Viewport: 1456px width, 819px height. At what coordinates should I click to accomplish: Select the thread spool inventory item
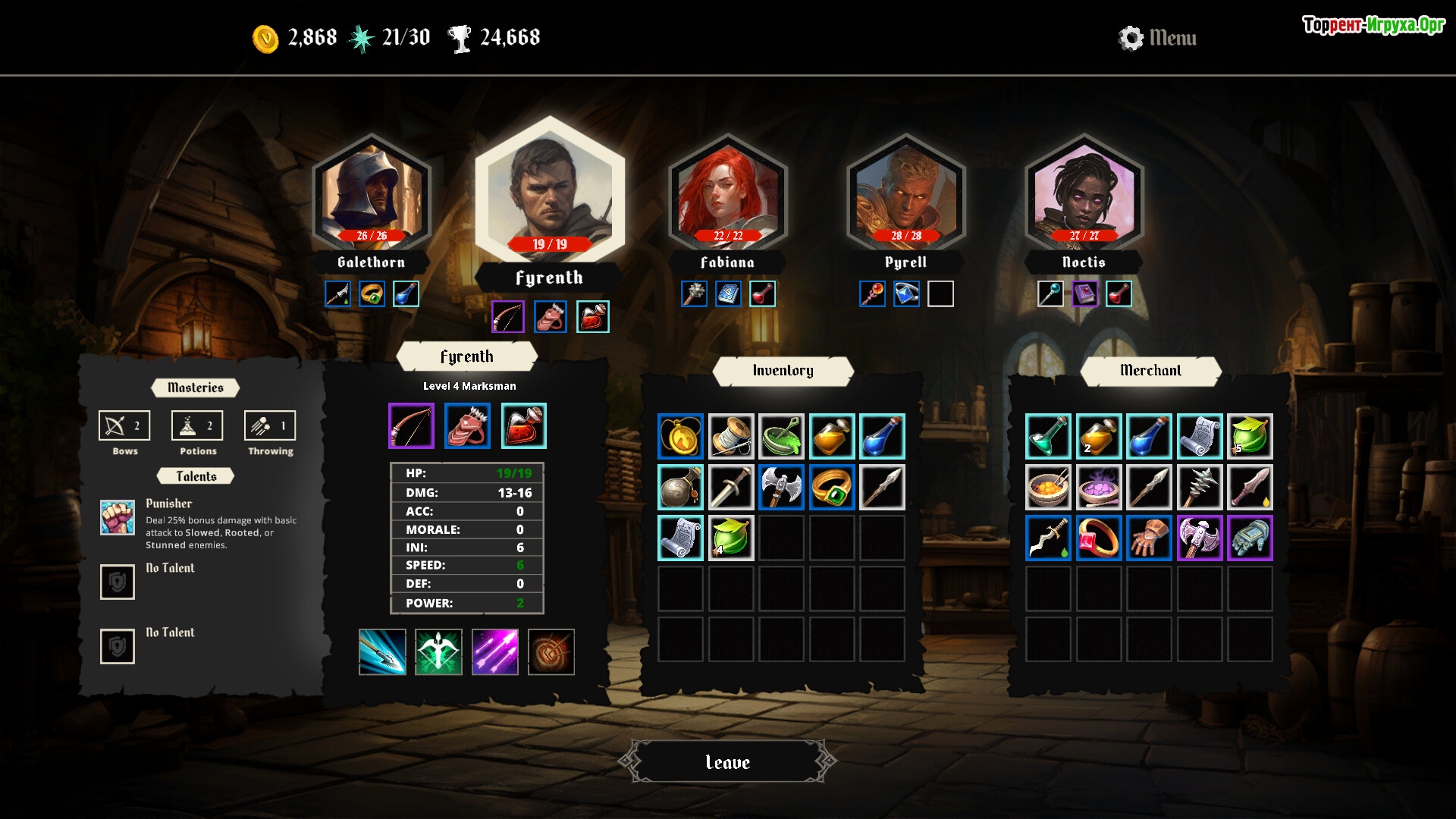(x=731, y=436)
